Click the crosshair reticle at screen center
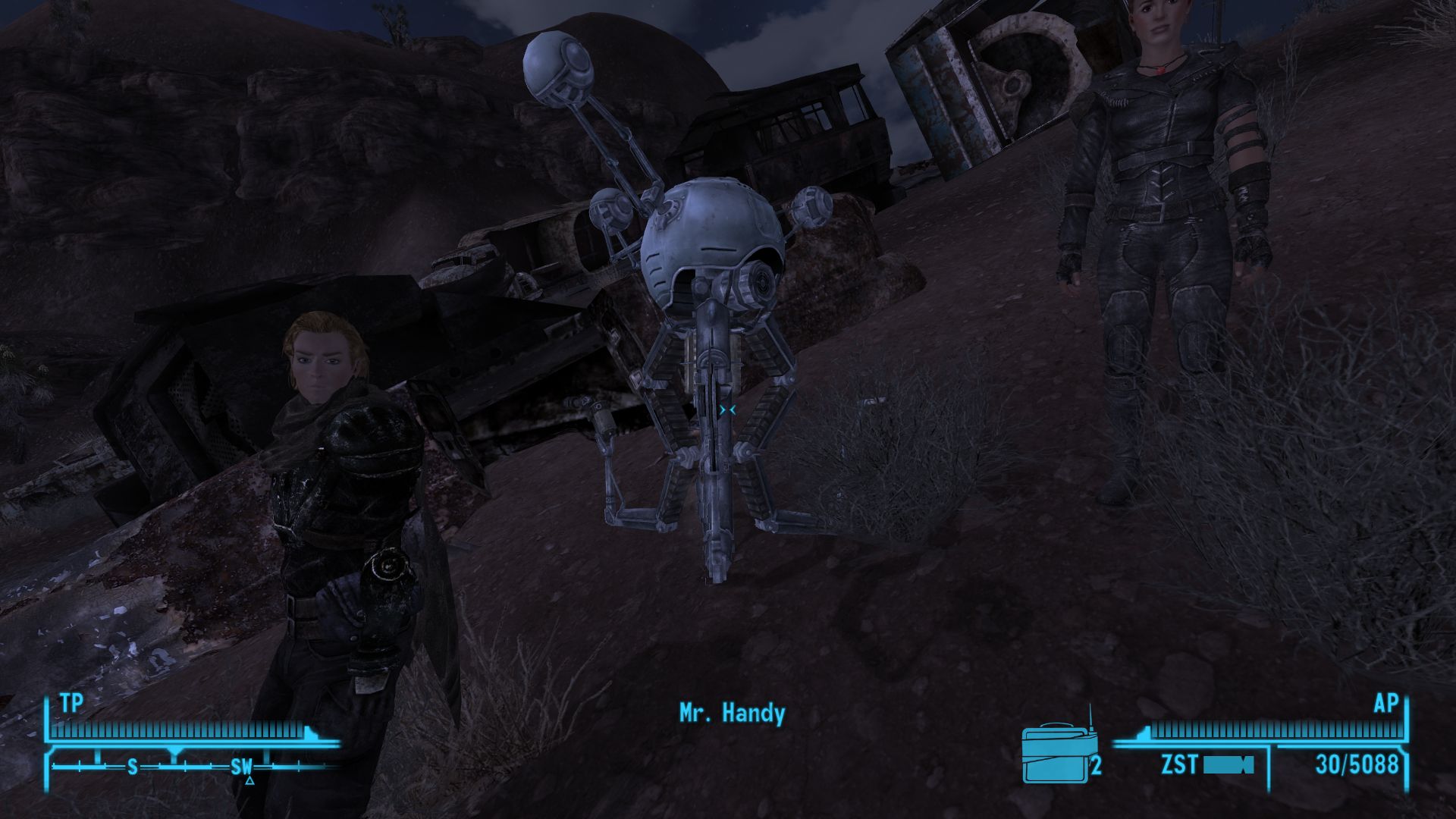1456x819 pixels. coord(729,408)
